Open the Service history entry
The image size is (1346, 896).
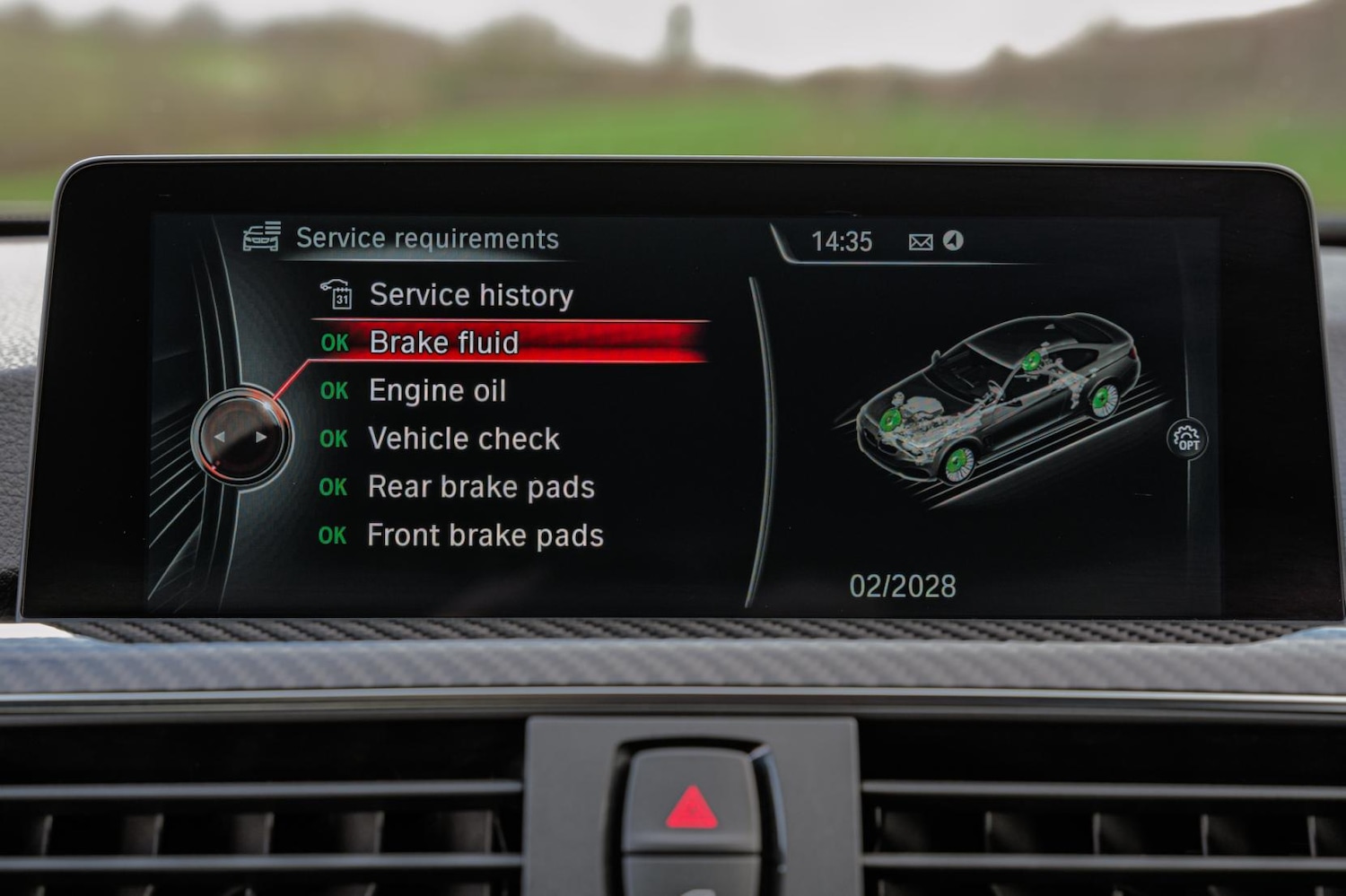coord(470,295)
